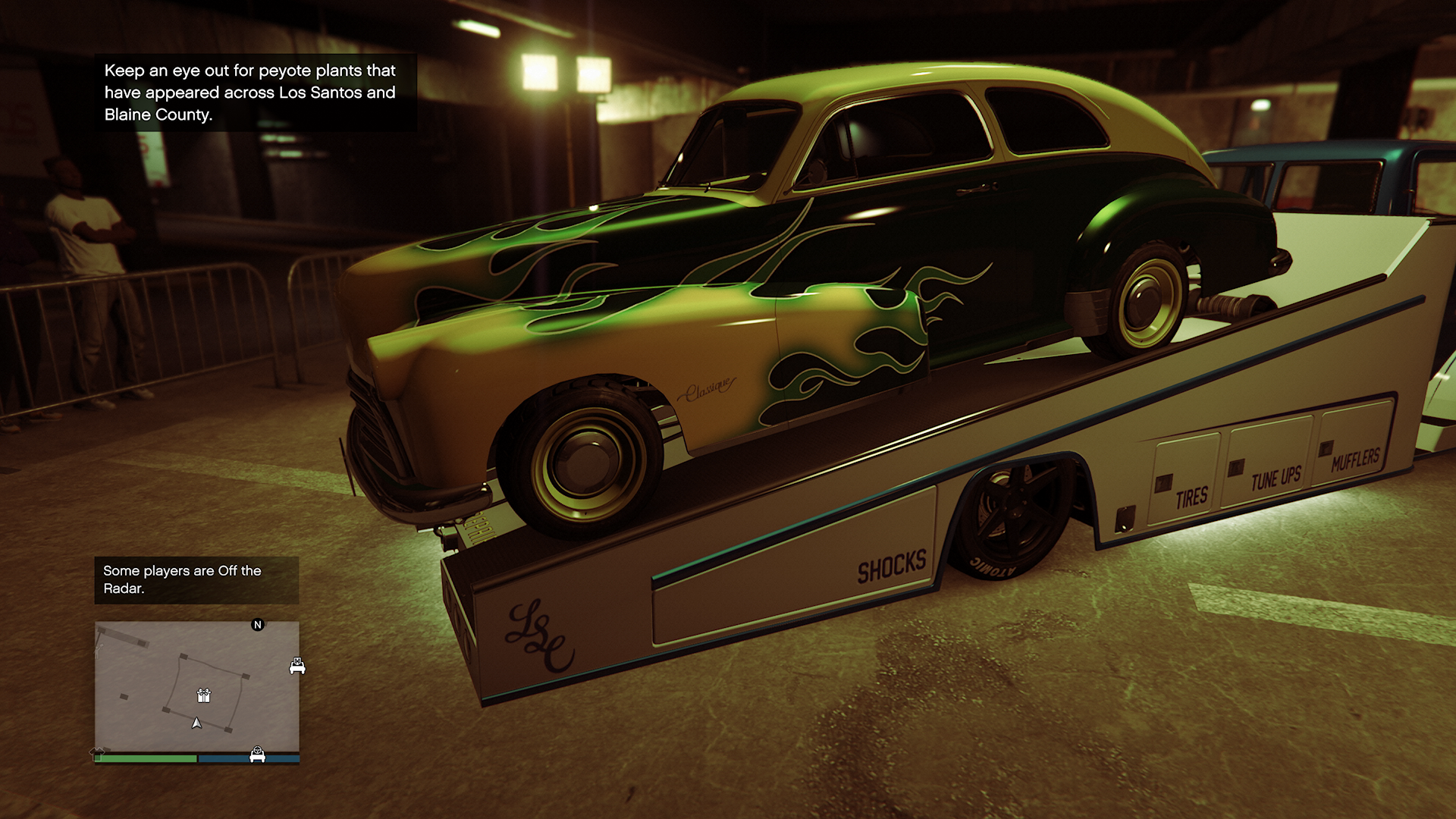The image size is (1456, 819).
Task: Select the car marker with the steering wheel
Action: pyautogui.click(x=257, y=755)
